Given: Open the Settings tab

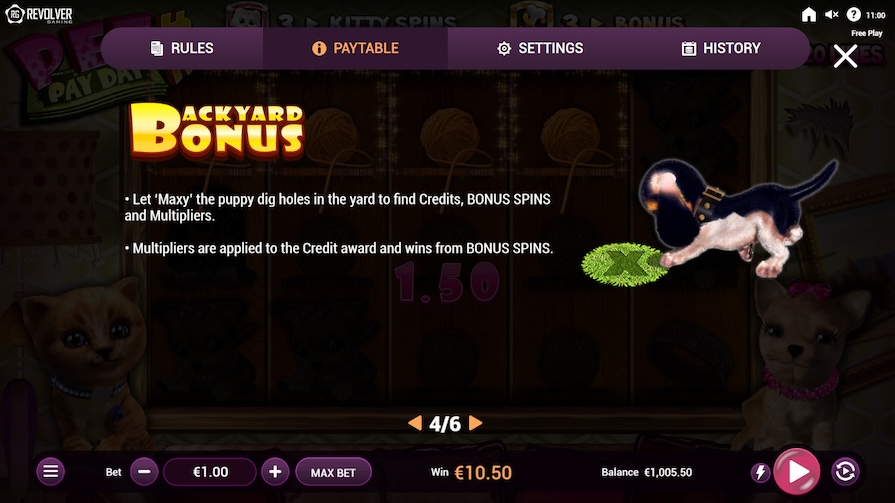Looking at the screenshot, I should click(540, 48).
